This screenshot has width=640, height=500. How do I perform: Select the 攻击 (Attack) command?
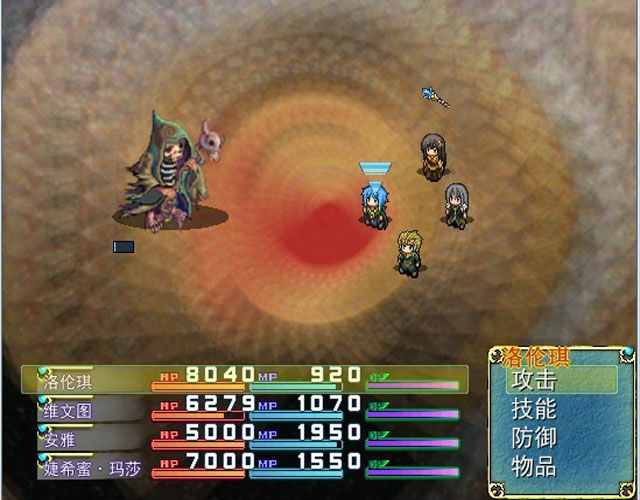click(x=533, y=381)
